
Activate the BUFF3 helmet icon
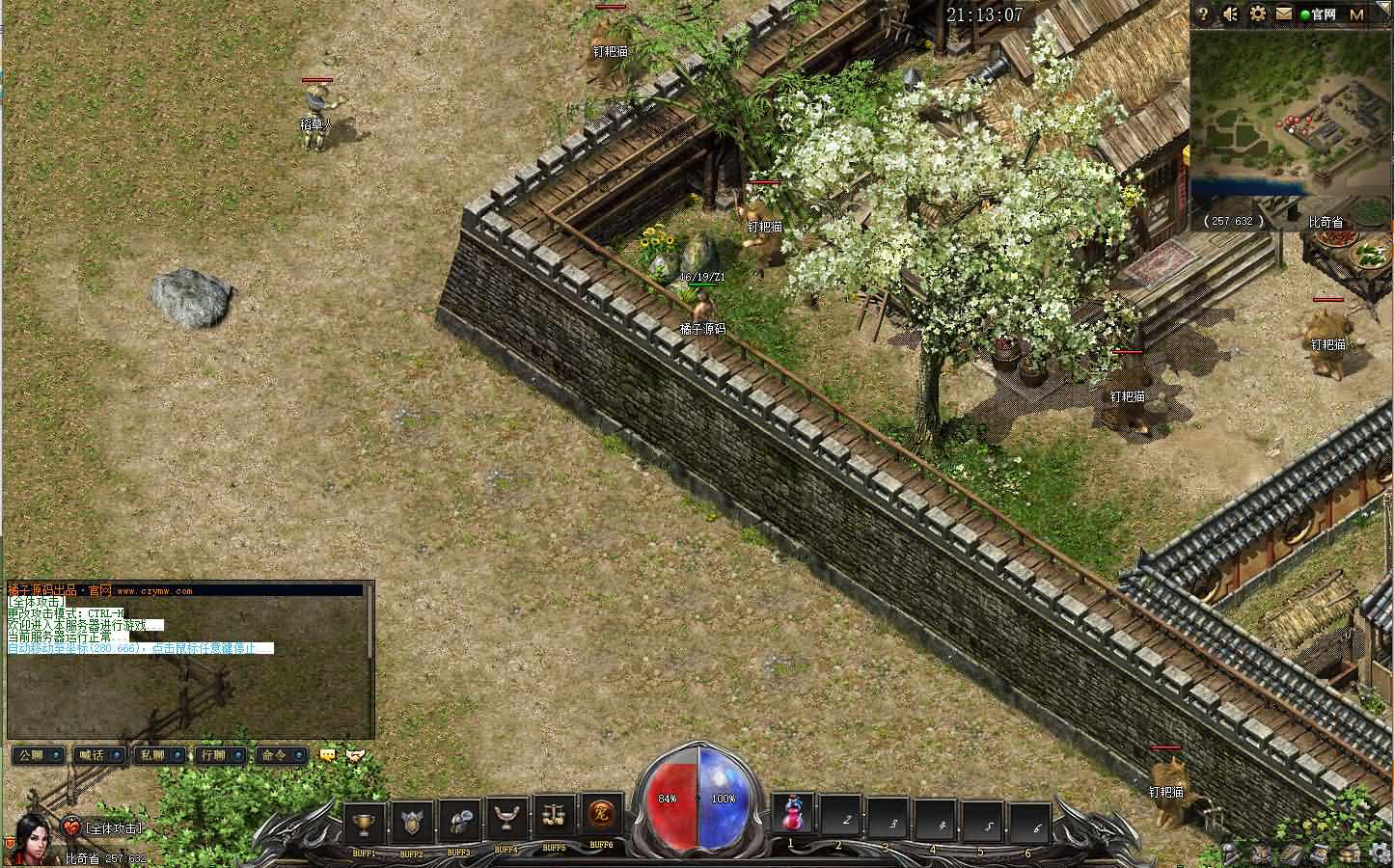click(x=459, y=822)
